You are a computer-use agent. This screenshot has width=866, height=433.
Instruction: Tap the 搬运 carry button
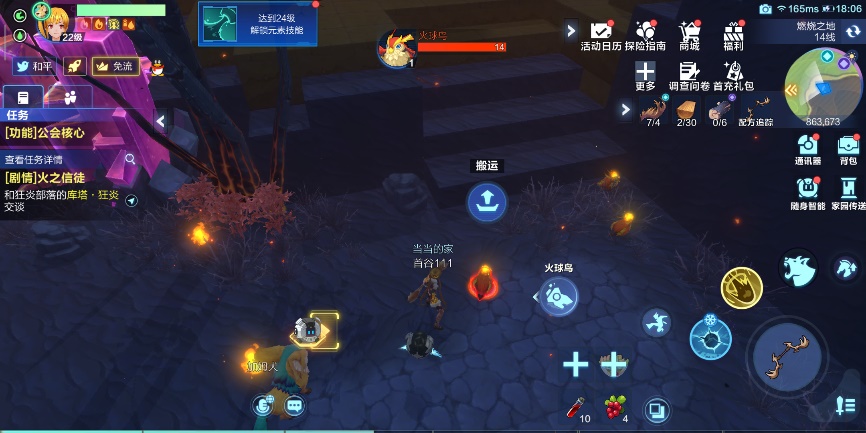pos(487,203)
